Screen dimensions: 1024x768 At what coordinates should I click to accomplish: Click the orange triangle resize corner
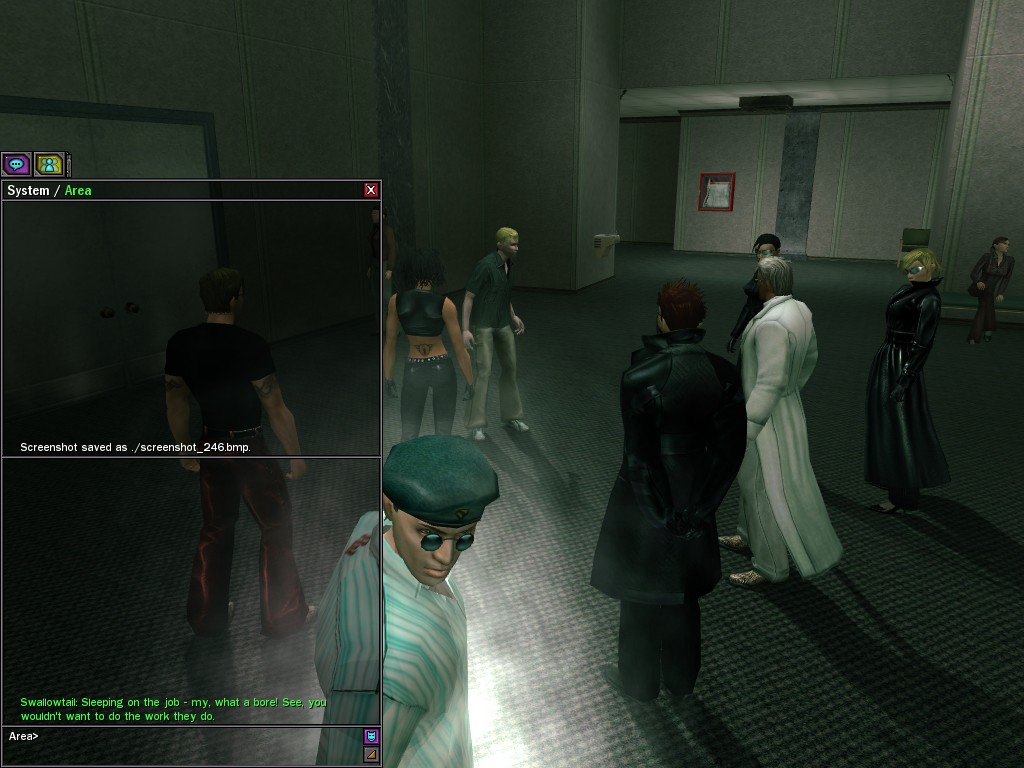point(371,755)
